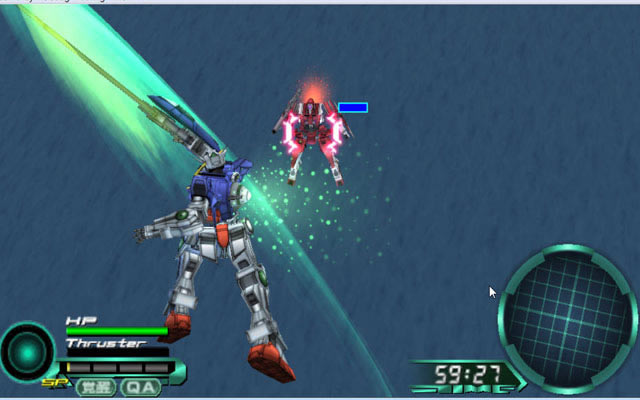Activate the 覚醒 awakening button
The image size is (640, 400).
pos(97,387)
